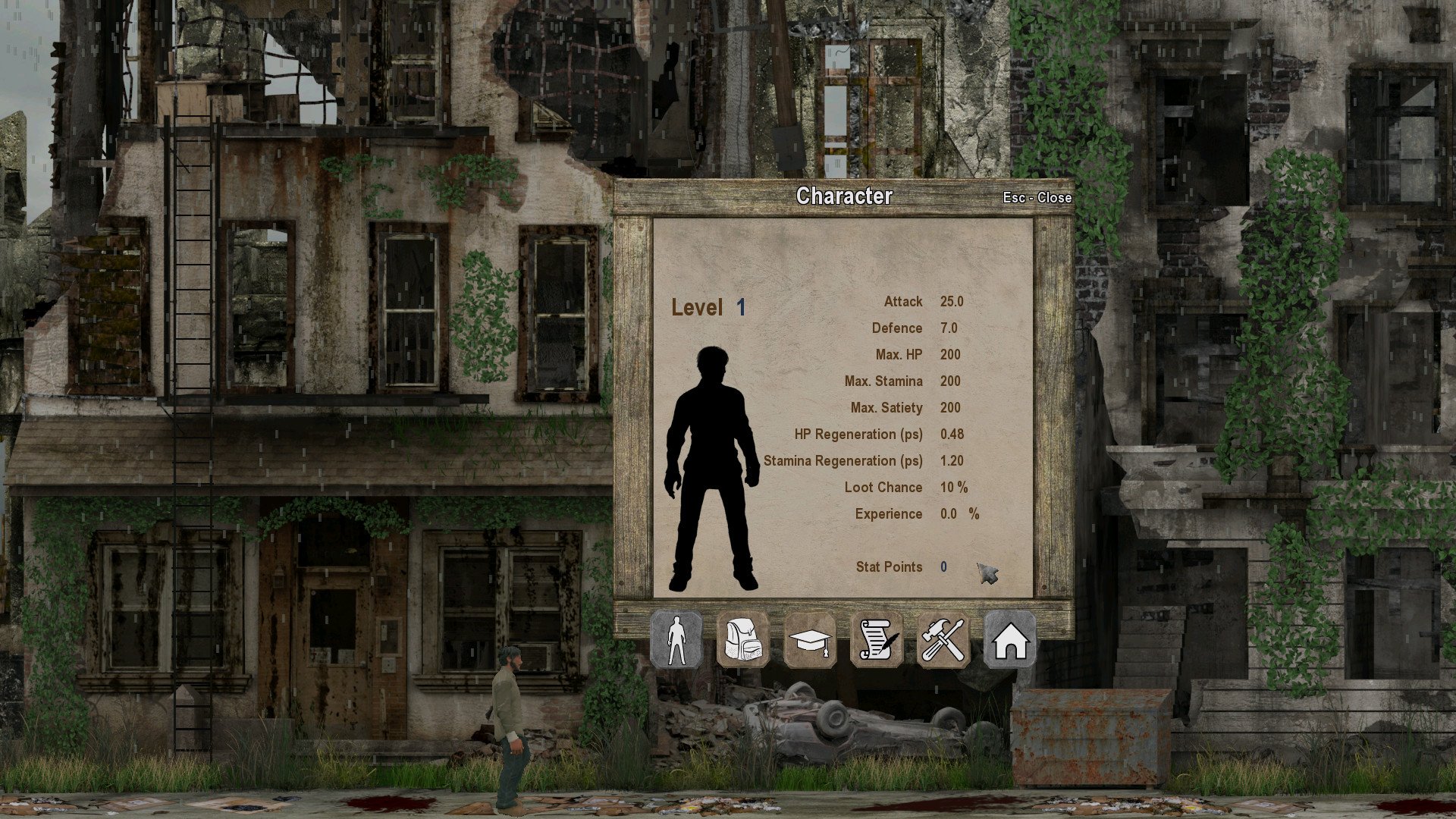This screenshot has height=819, width=1456.
Task: Select the Character title at panel top
Action: click(846, 196)
